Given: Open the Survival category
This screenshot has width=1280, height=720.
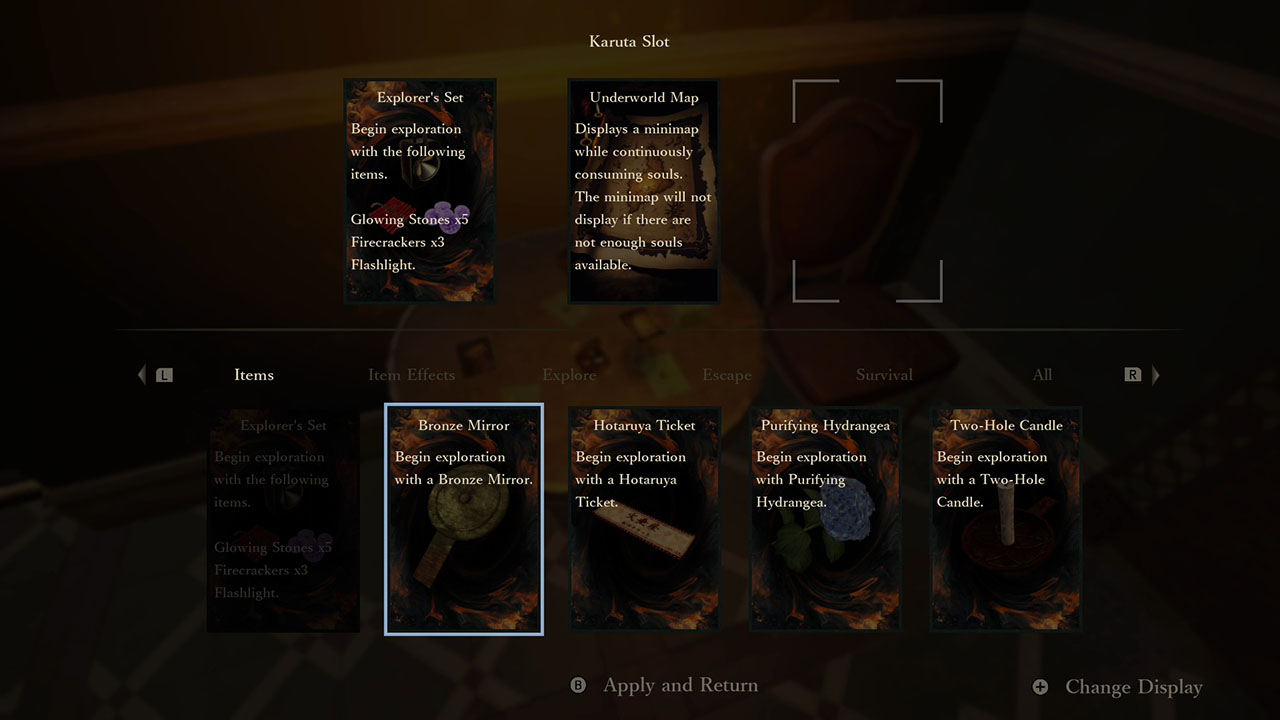Looking at the screenshot, I should pyautogui.click(x=884, y=374).
